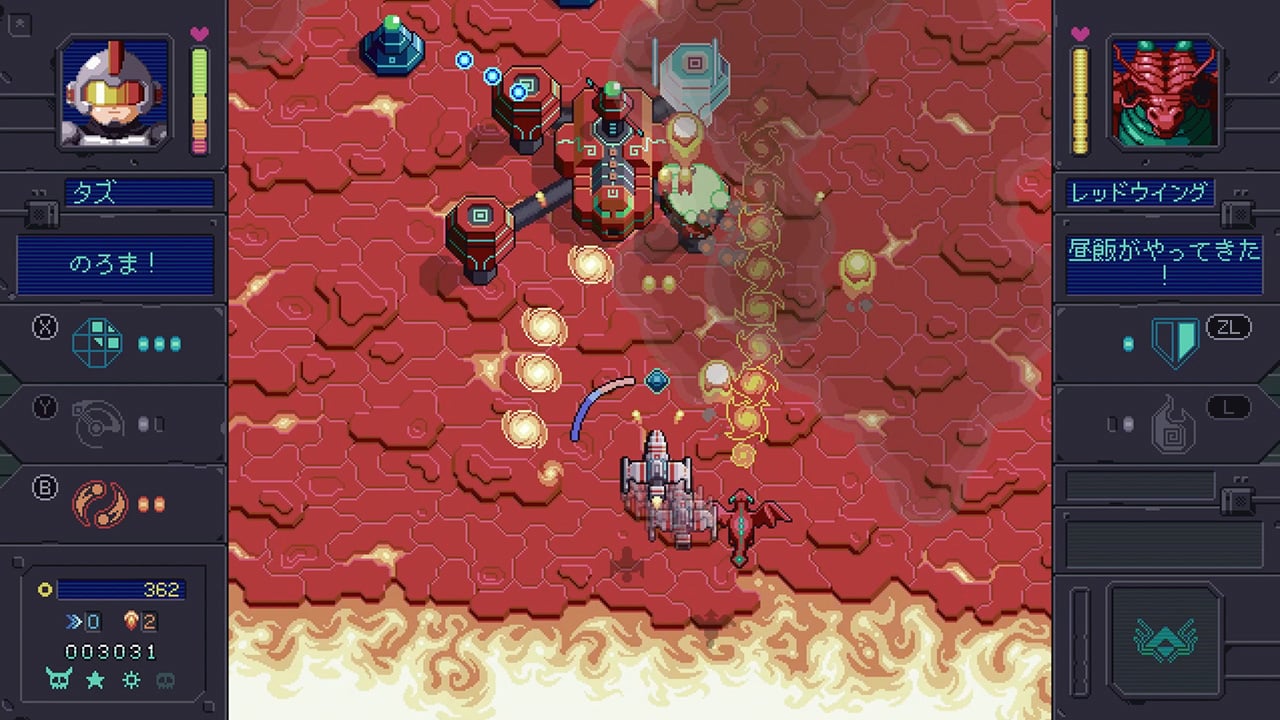Click the teal star status icon
Viewport: 1280px width, 720px height.
[96, 680]
